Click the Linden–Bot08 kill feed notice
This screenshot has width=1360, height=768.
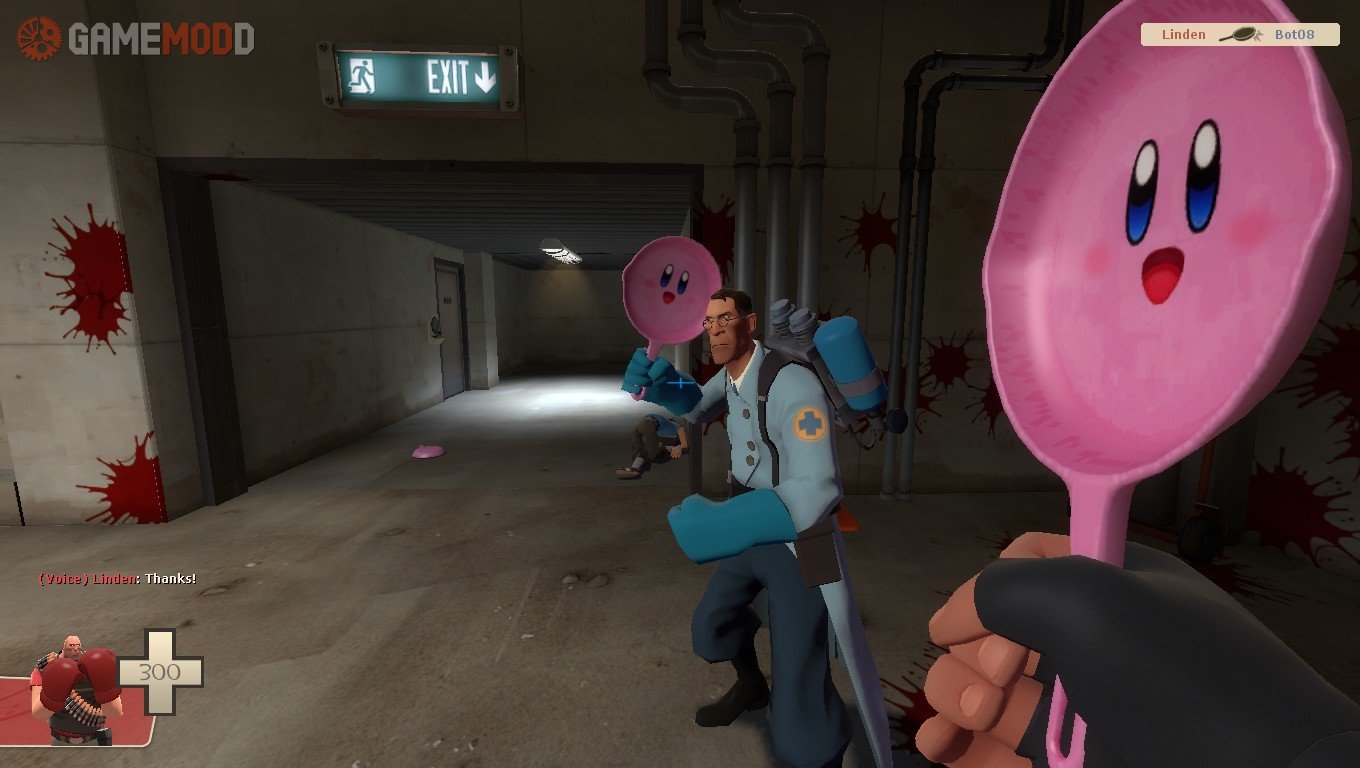[x=1240, y=35]
